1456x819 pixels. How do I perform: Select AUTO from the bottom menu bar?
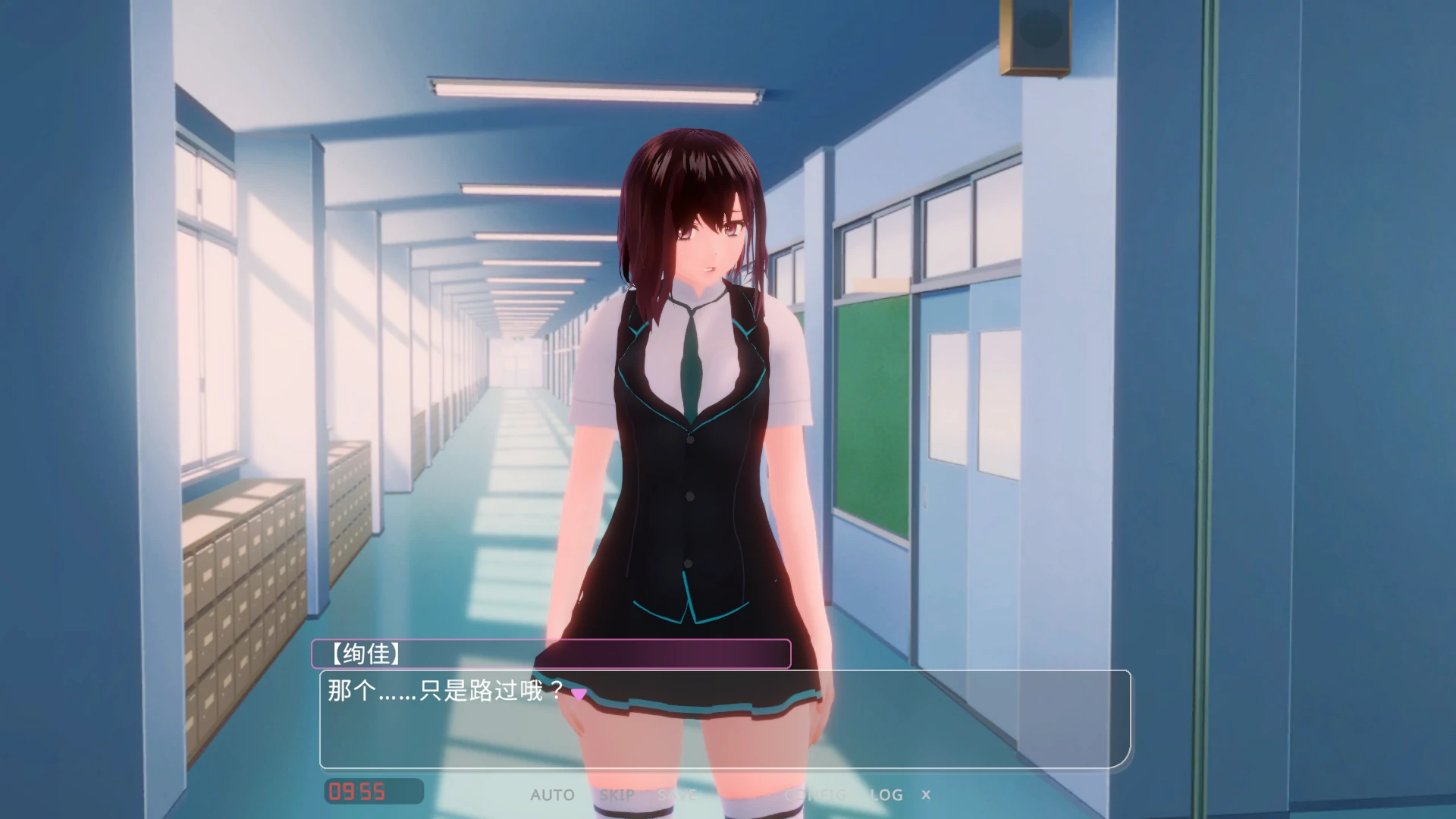click(553, 795)
